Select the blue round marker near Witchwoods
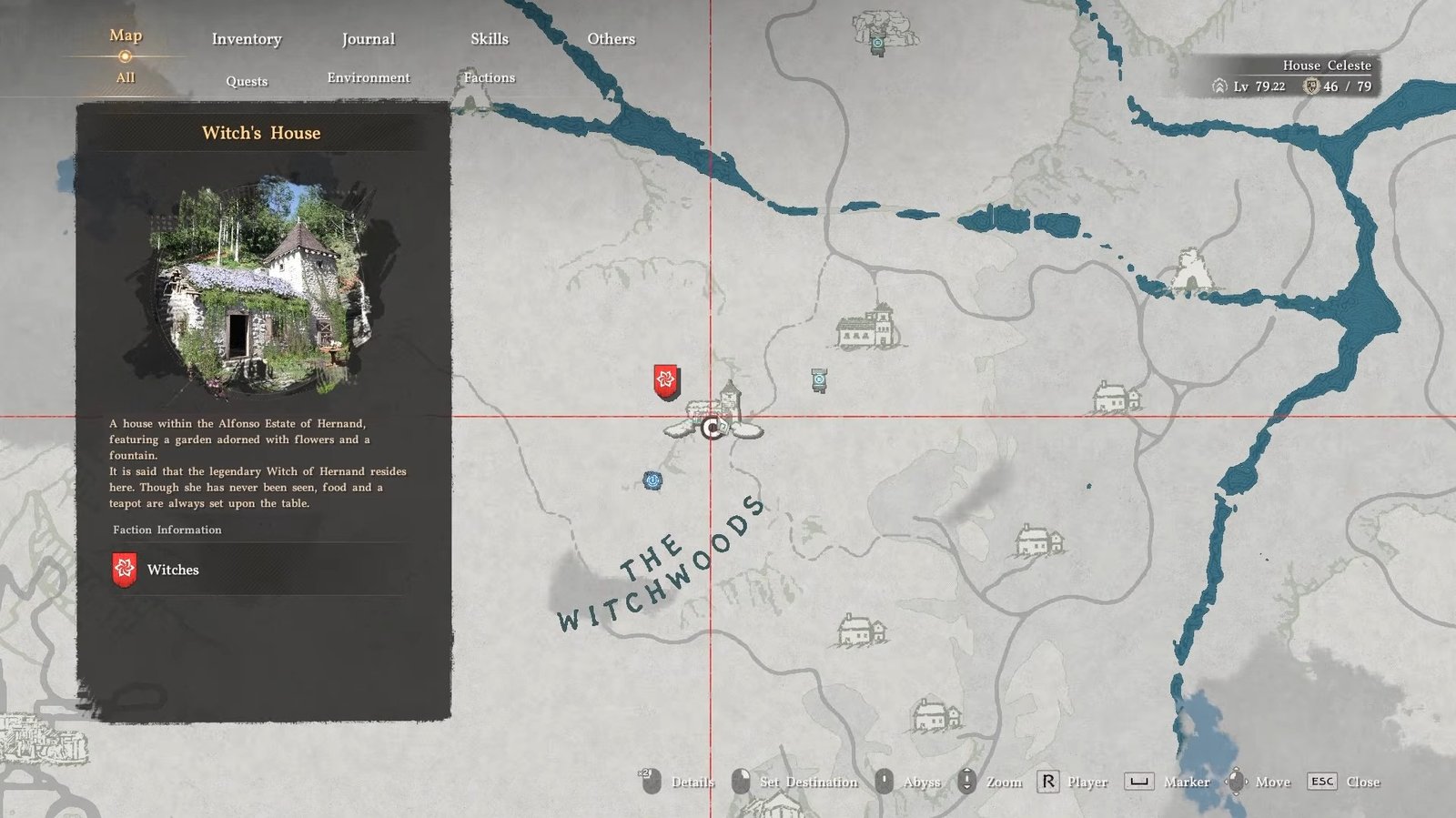1456x818 pixels. (652, 480)
